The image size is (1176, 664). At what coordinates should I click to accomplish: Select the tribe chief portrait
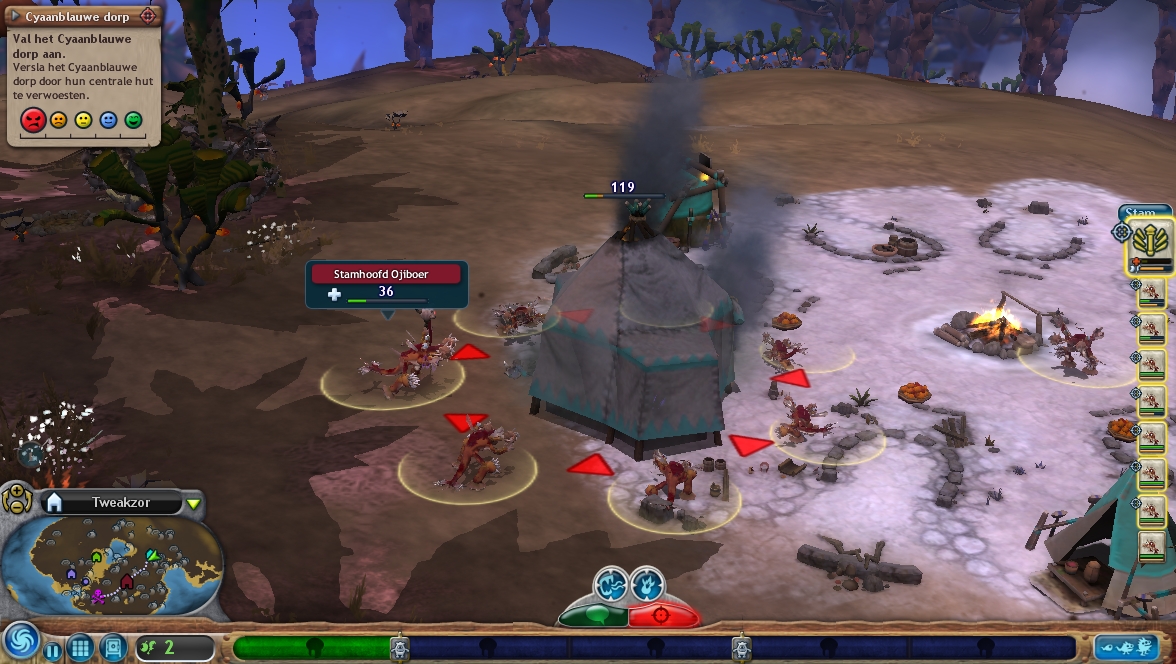(x=1151, y=246)
